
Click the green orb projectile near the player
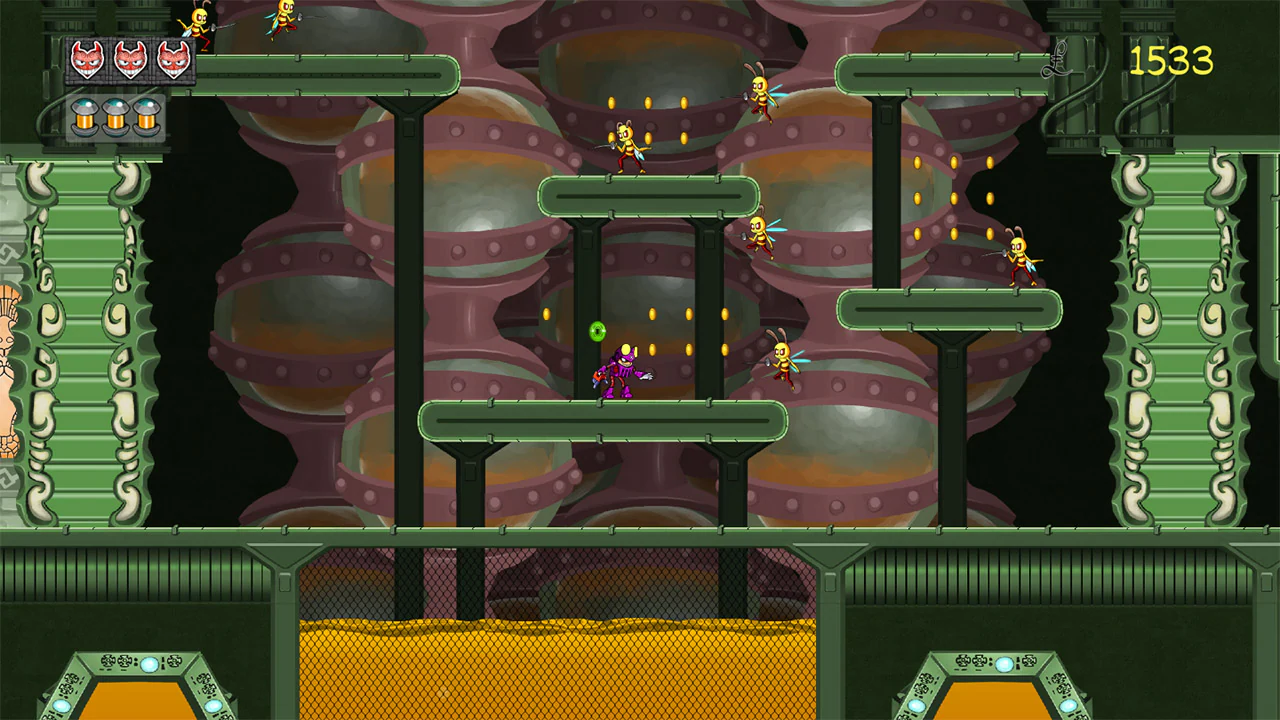point(595,332)
